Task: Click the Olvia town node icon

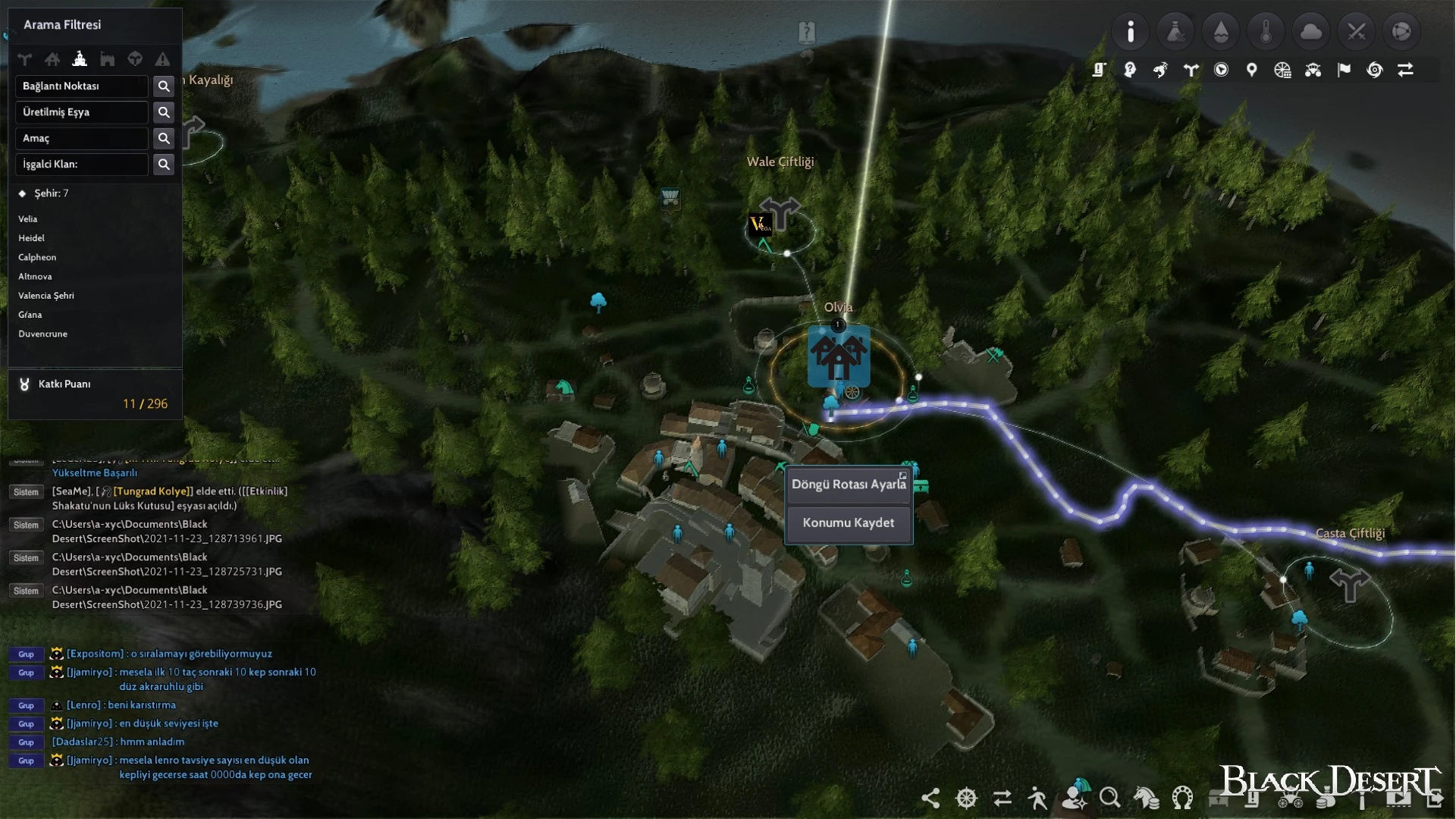Action: click(839, 356)
